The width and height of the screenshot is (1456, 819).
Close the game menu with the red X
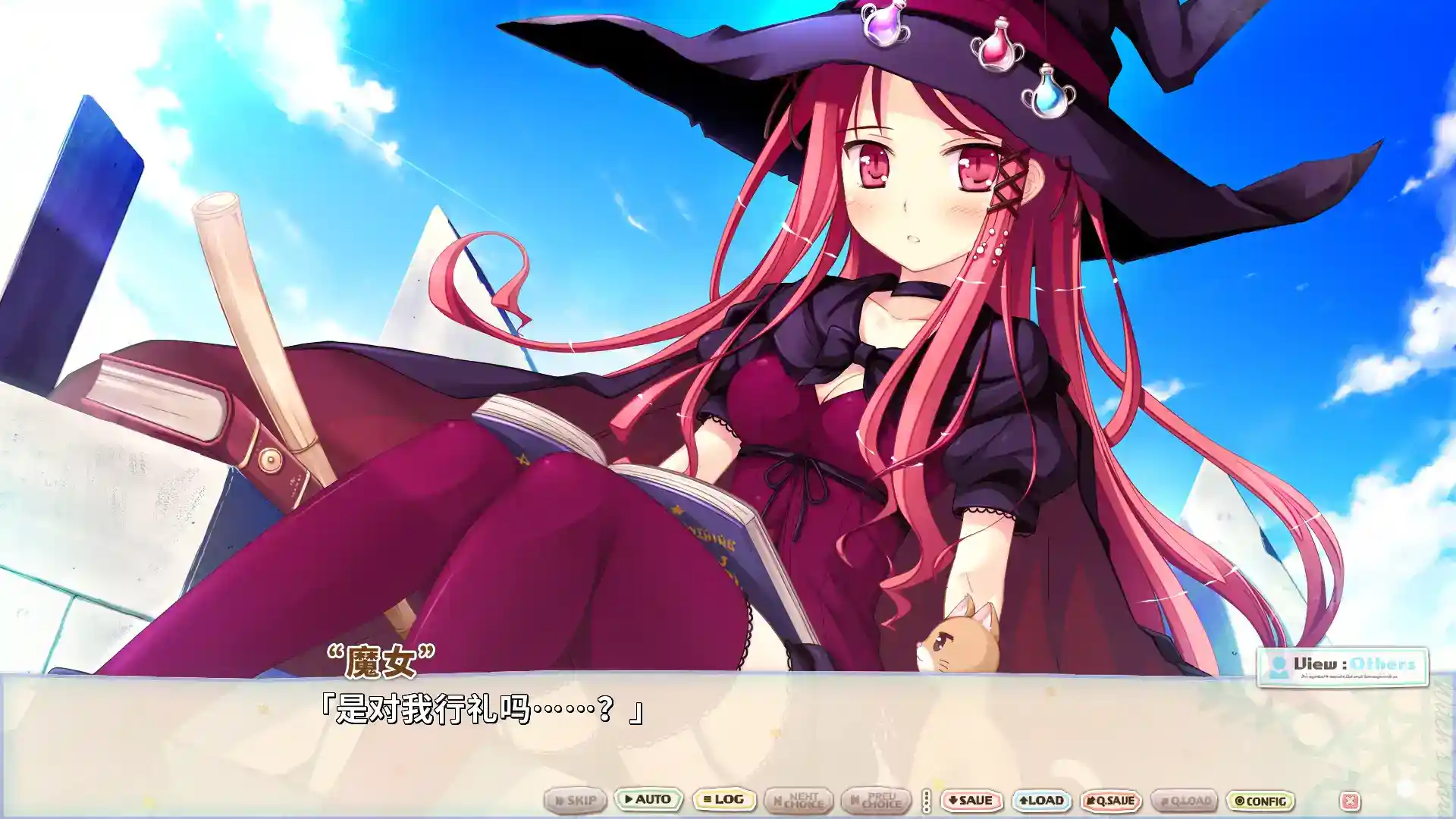coord(1351,800)
